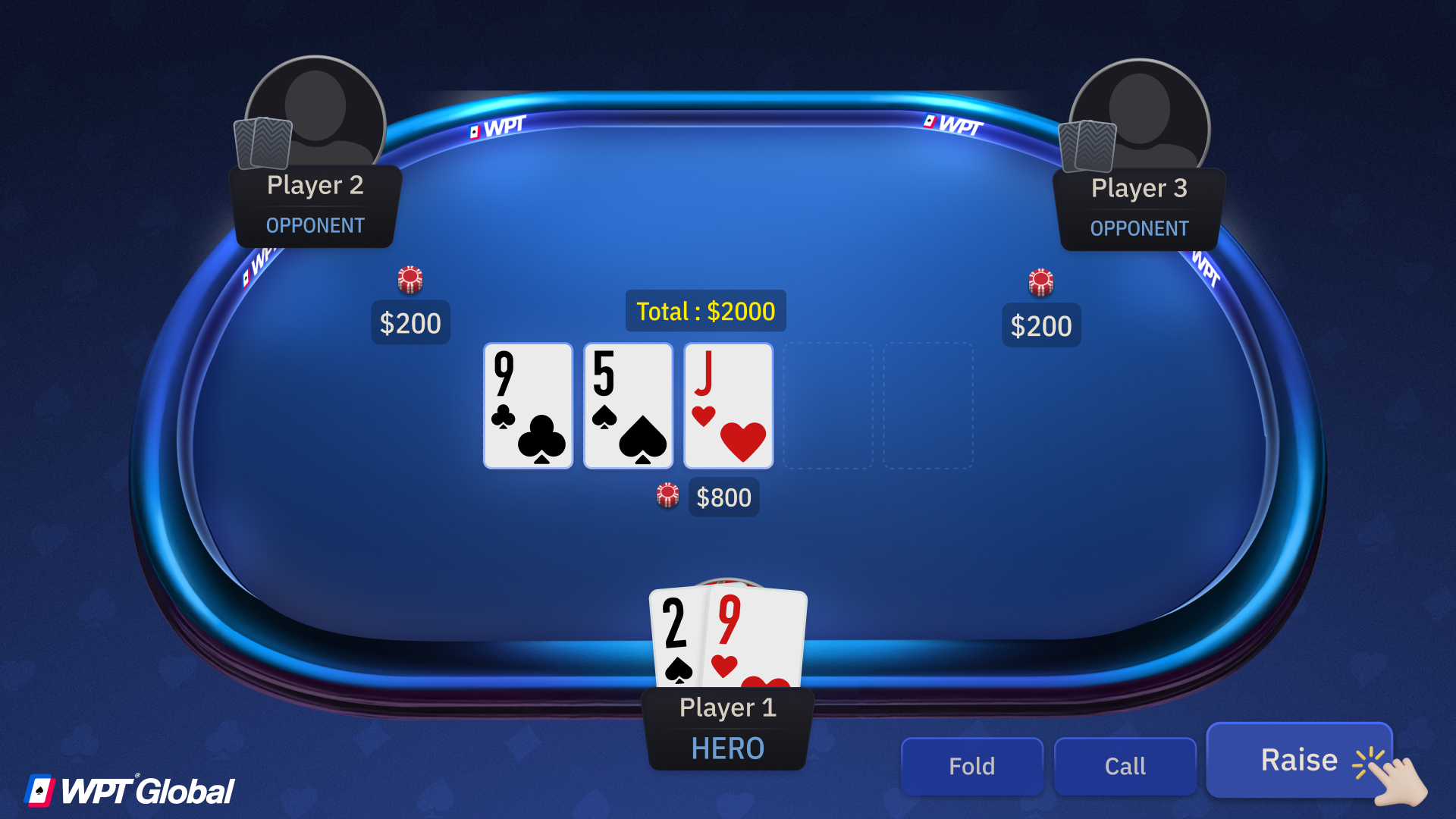Click the red chip beside Player 2's bet
The width and height of the screenshot is (1456, 819).
(x=409, y=279)
